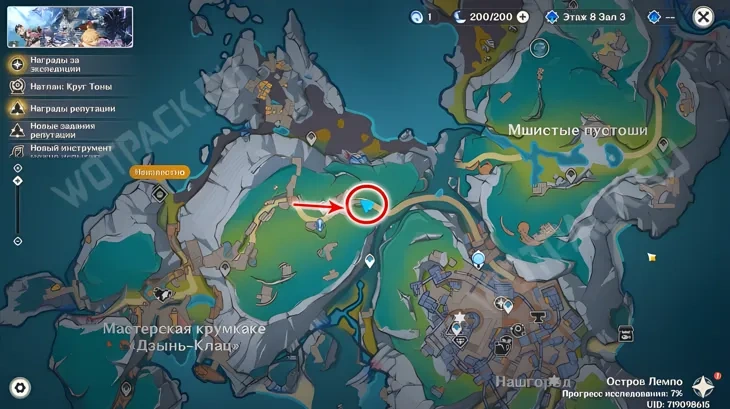Open the four-pointed star map pin menu
The height and width of the screenshot is (409, 730).
pos(705,388)
